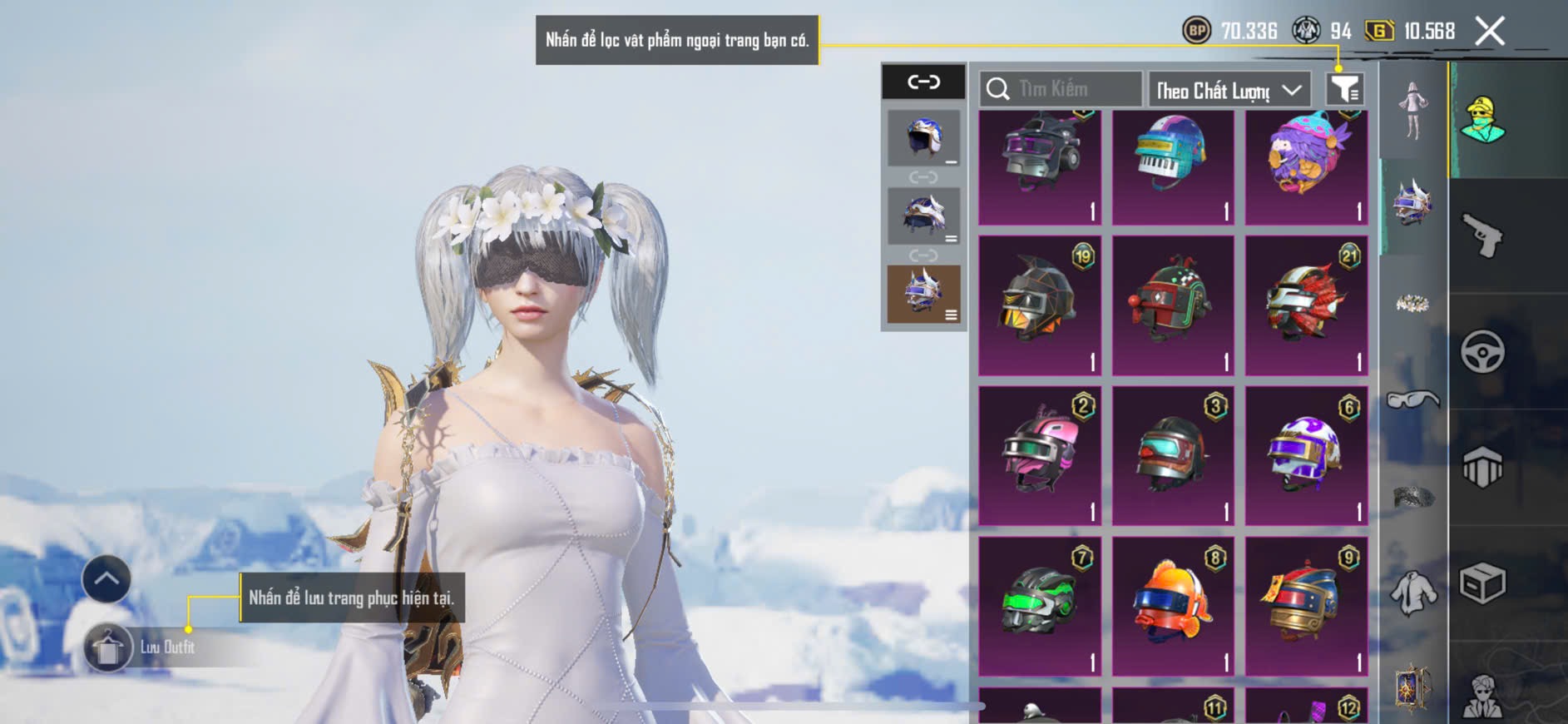Image resolution: width=1568 pixels, height=724 pixels.
Task: Open the pistol weapon skins category
Action: point(1482,236)
